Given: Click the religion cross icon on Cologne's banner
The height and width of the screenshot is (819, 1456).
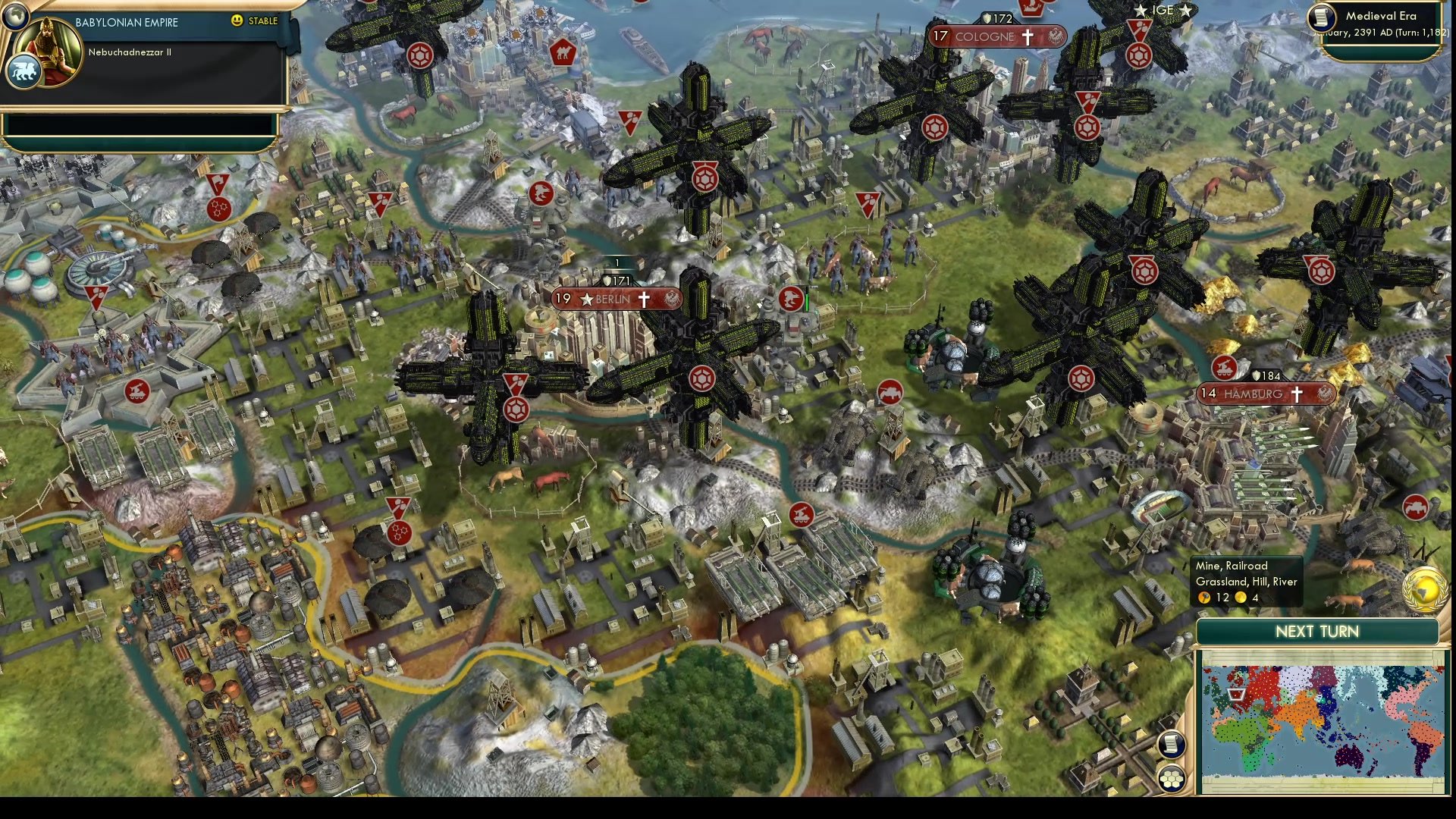Looking at the screenshot, I should 1028,36.
